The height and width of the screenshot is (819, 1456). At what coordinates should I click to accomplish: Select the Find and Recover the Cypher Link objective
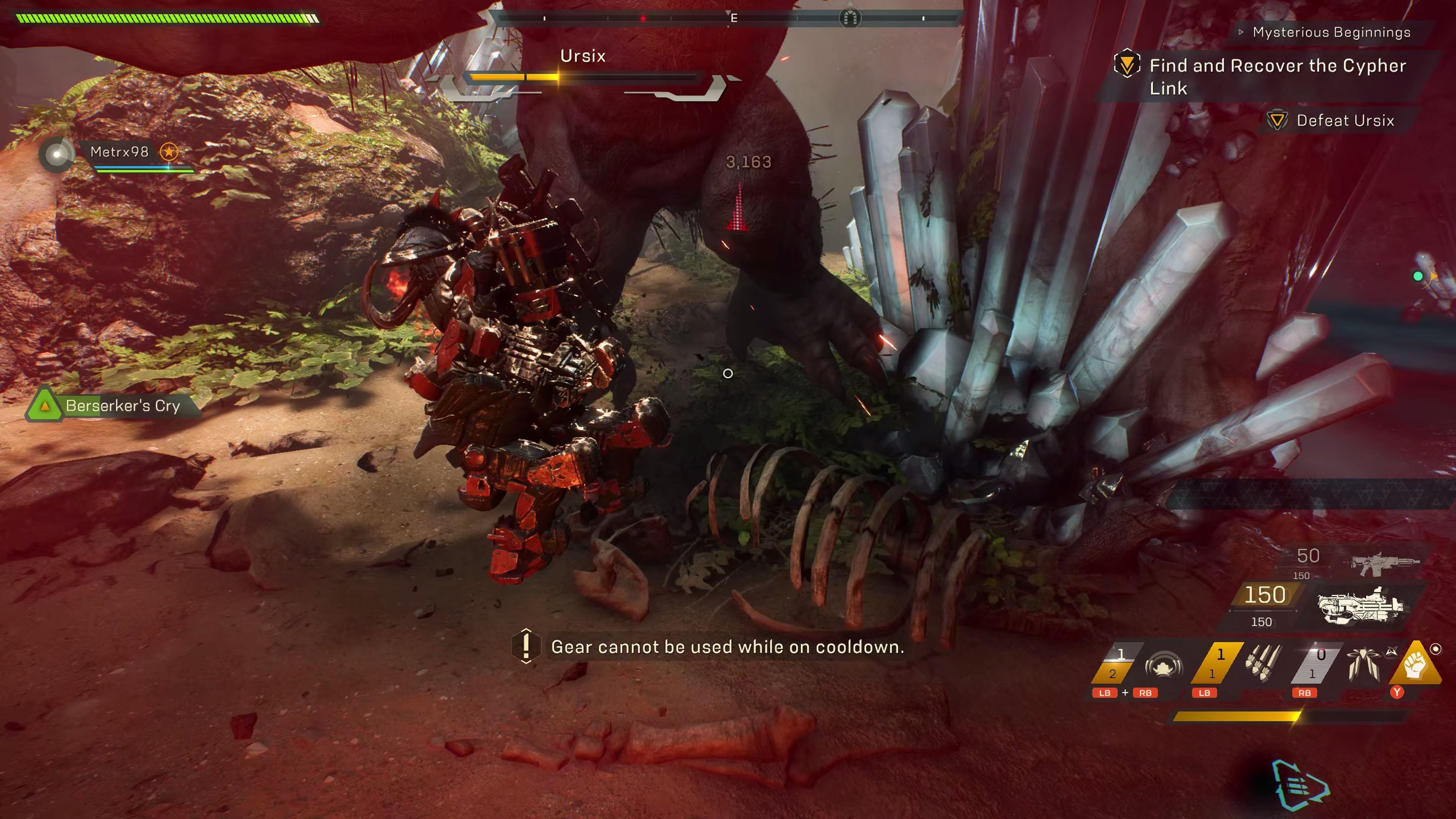[1277, 76]
